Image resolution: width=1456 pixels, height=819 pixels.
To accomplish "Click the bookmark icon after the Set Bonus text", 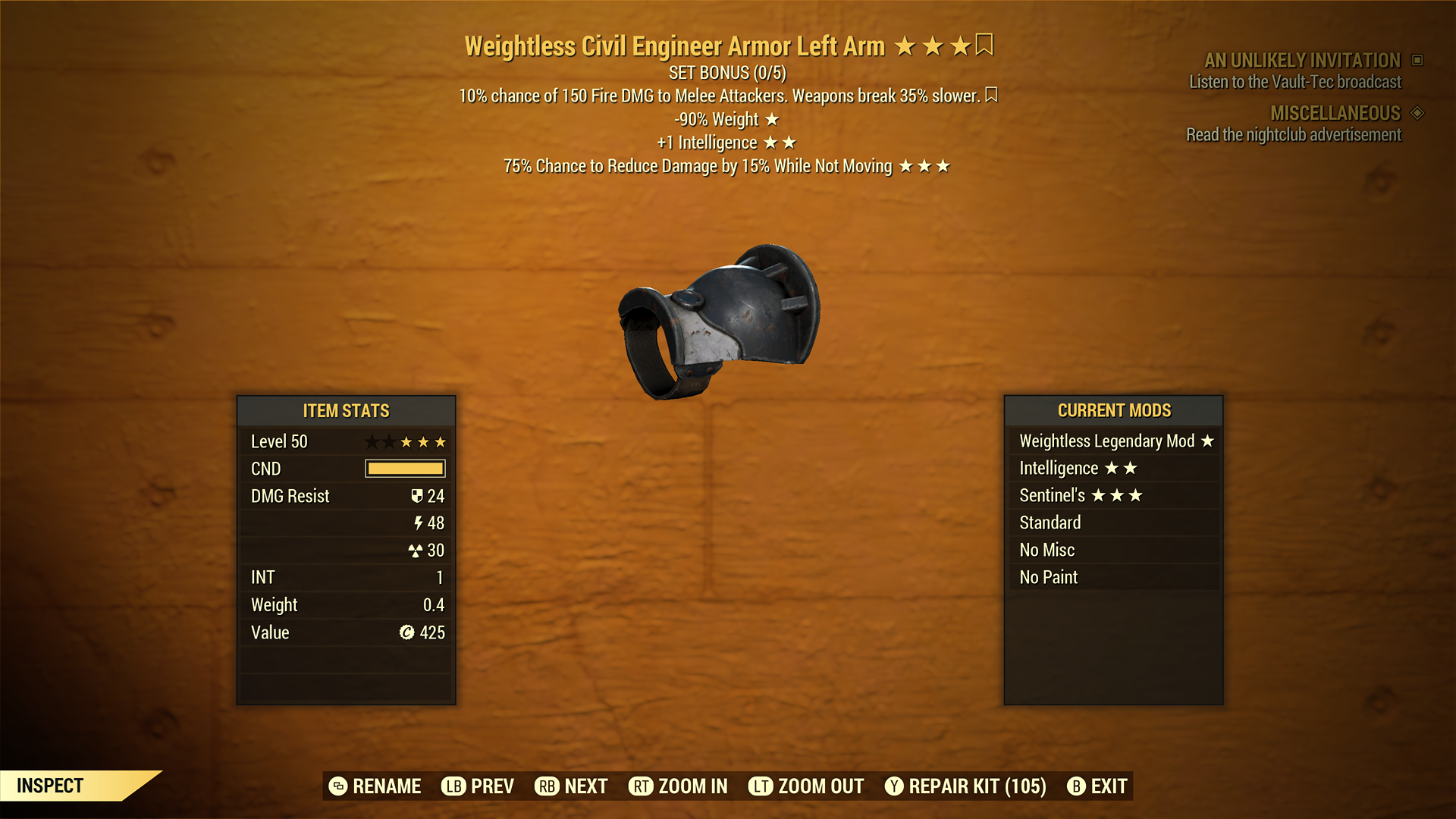I will [992, 96].
